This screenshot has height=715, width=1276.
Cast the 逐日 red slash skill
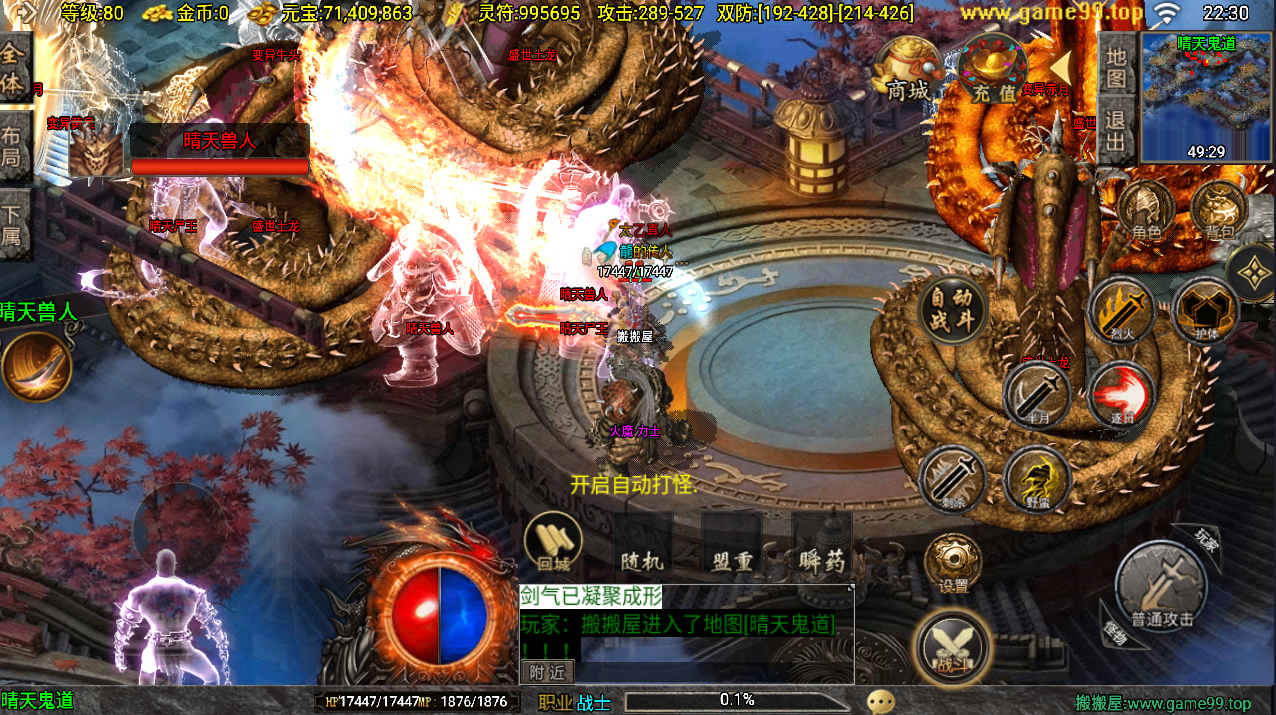[1121, 395]
